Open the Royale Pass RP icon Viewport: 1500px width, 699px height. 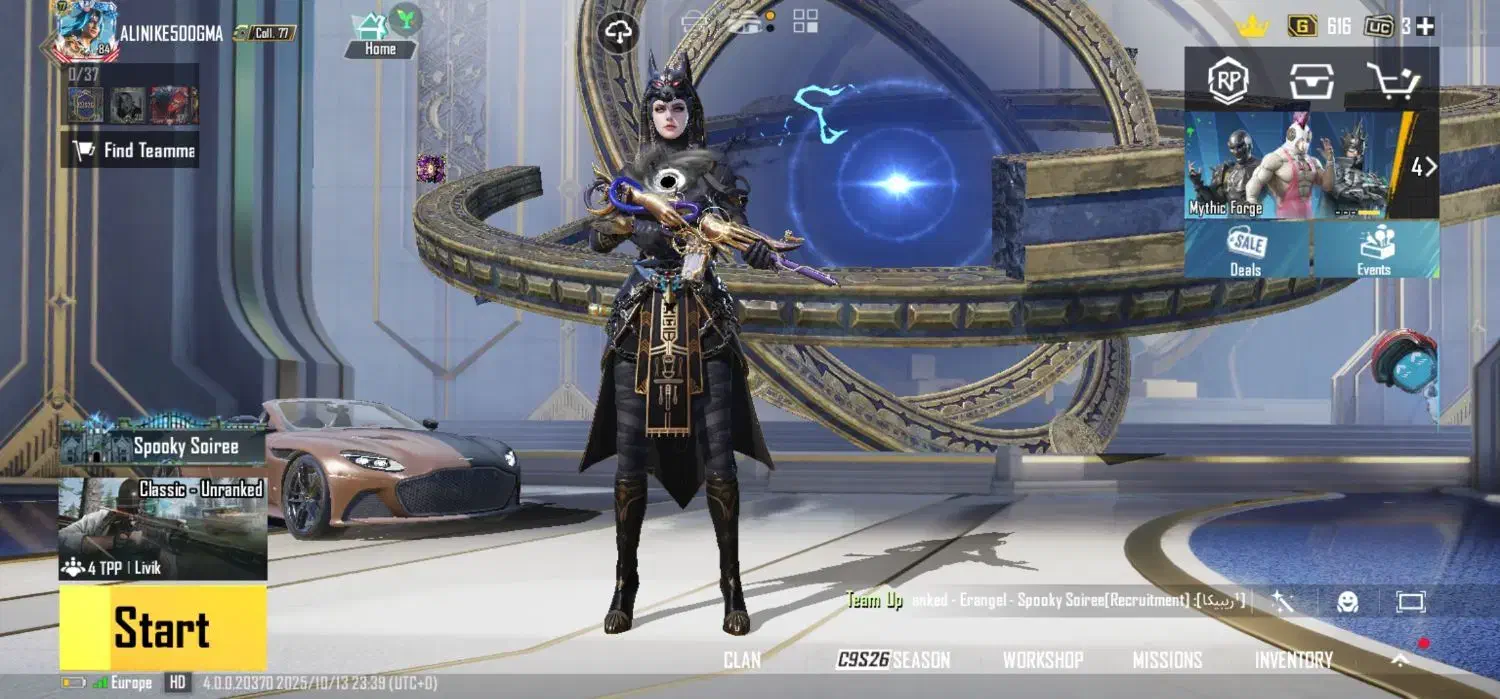pyautogui.click(x=1228, y=81)
